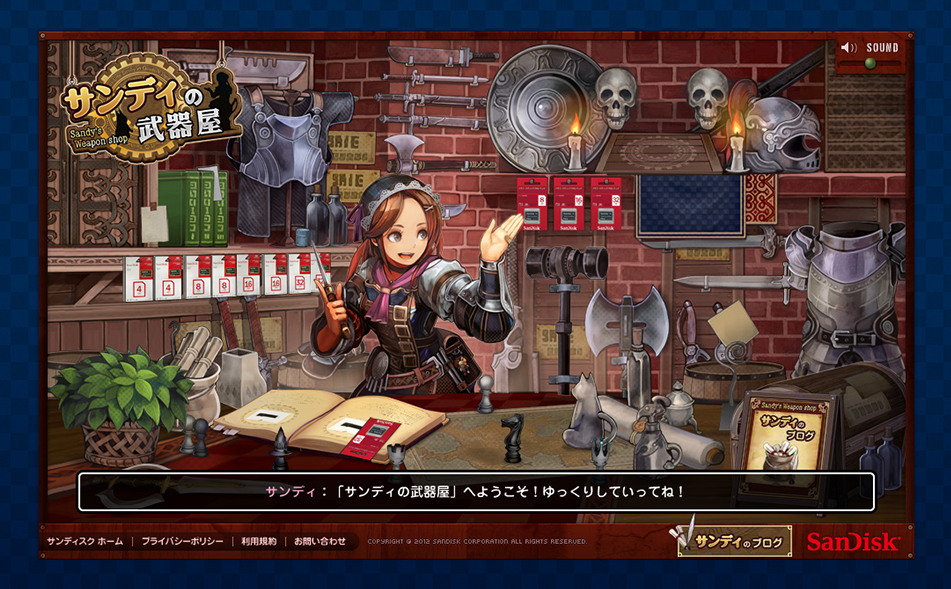This screenshot has height=589, width=951.
Task: Open the サンディのブログ button with sword icon
Action: click(x=735, y=541)
